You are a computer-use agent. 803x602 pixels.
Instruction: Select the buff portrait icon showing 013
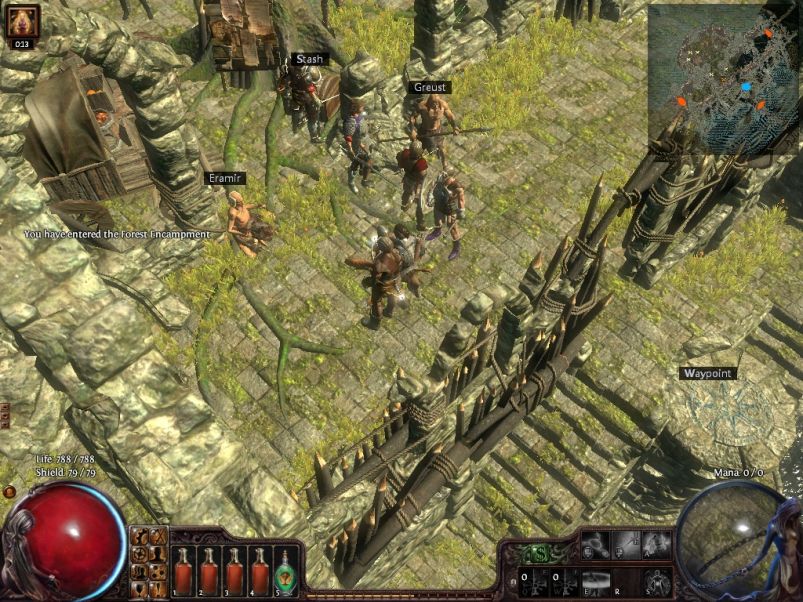click(x=22, y=23)
